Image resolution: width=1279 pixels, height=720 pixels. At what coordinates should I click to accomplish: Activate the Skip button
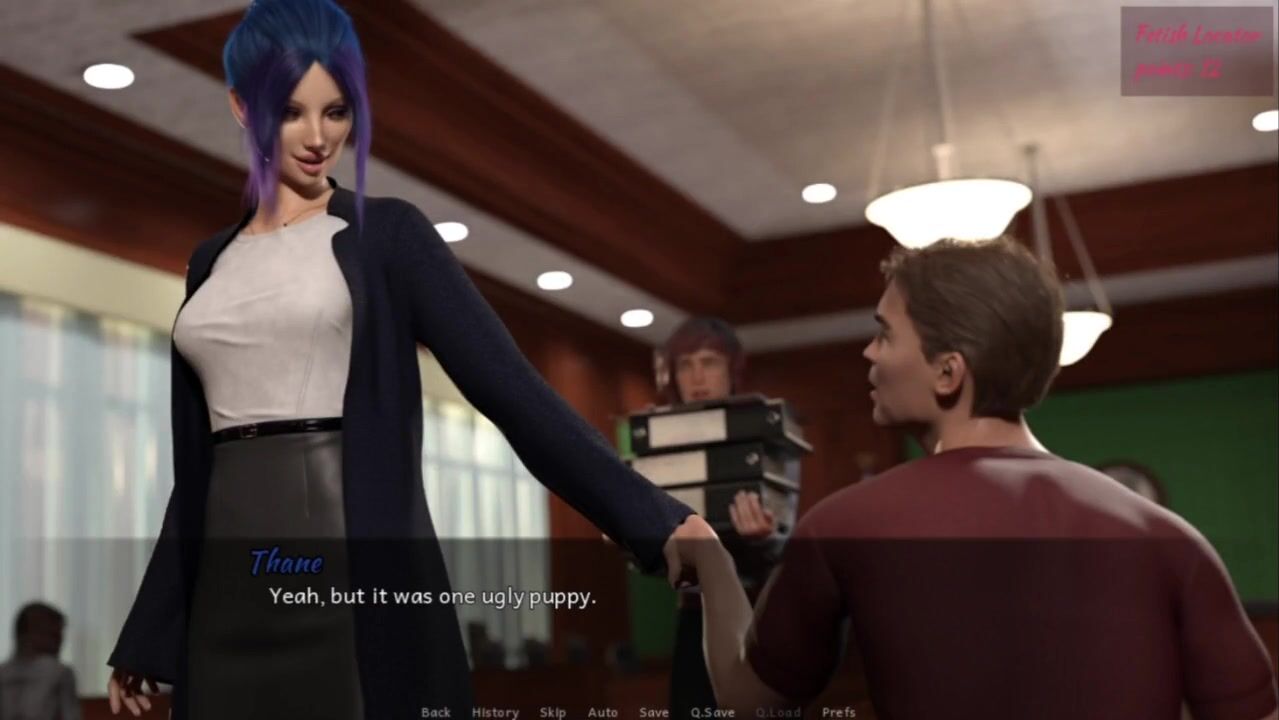coord(553,712)
